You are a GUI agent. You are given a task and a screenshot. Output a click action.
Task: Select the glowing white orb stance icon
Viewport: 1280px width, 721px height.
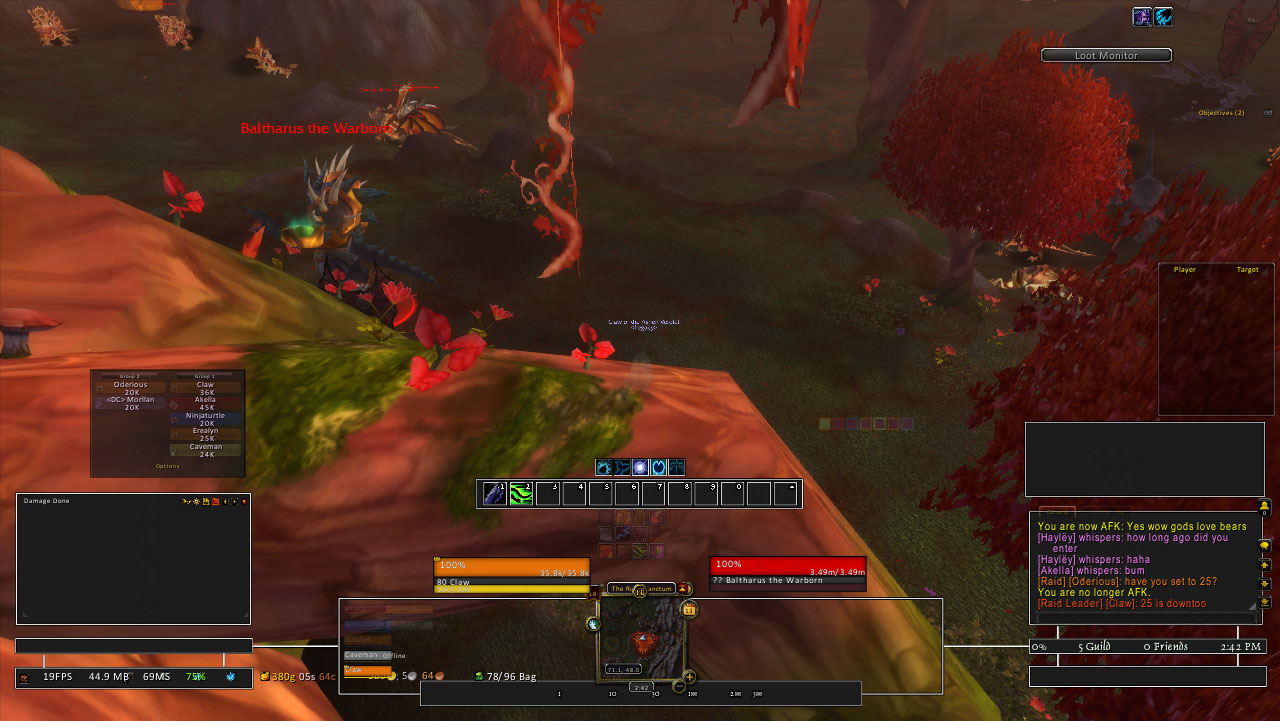(640, 467)
